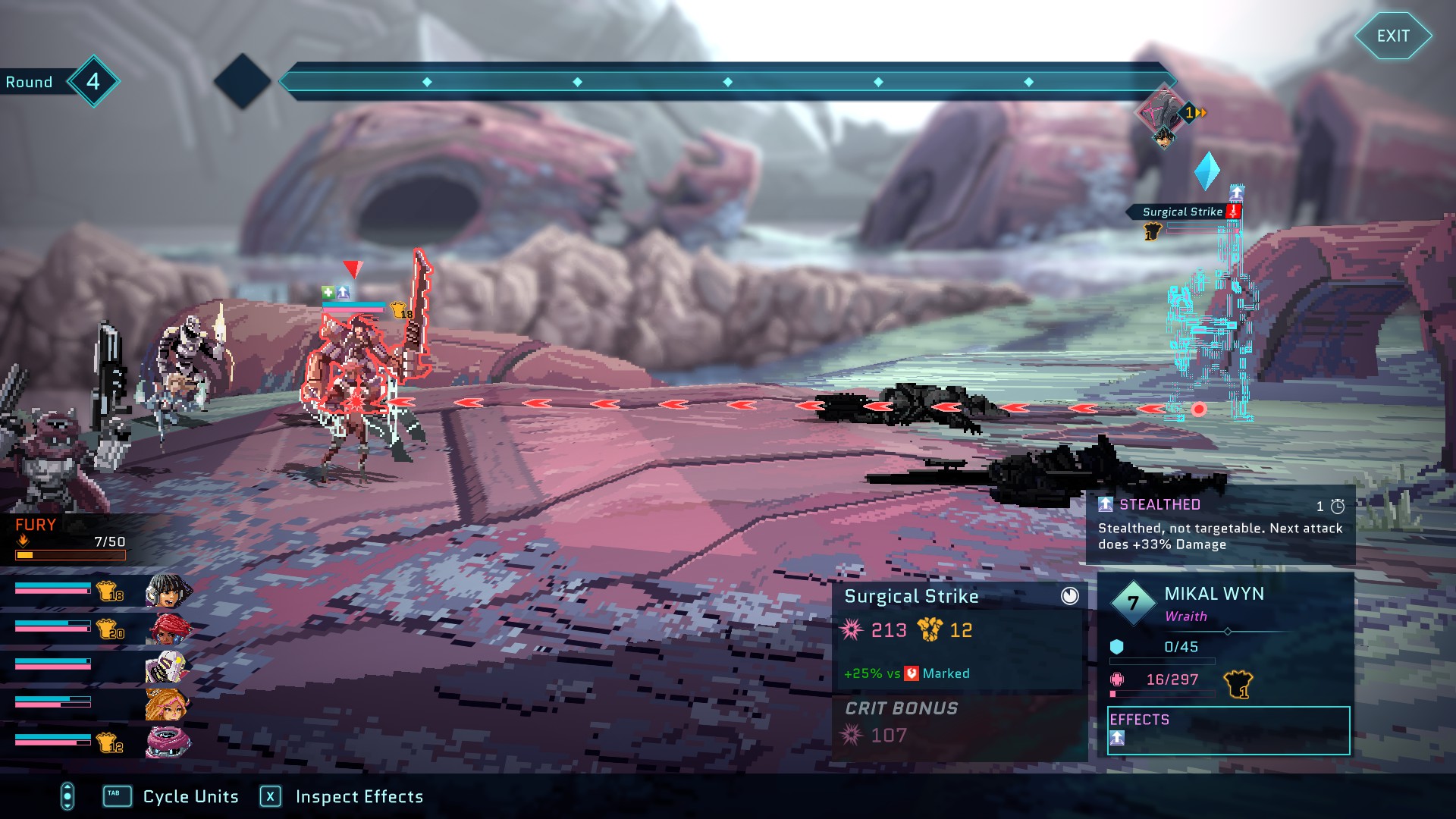Select the white-helmeted robot party portrait
This screenshot has height=819, width=1456.
point(167,667)
